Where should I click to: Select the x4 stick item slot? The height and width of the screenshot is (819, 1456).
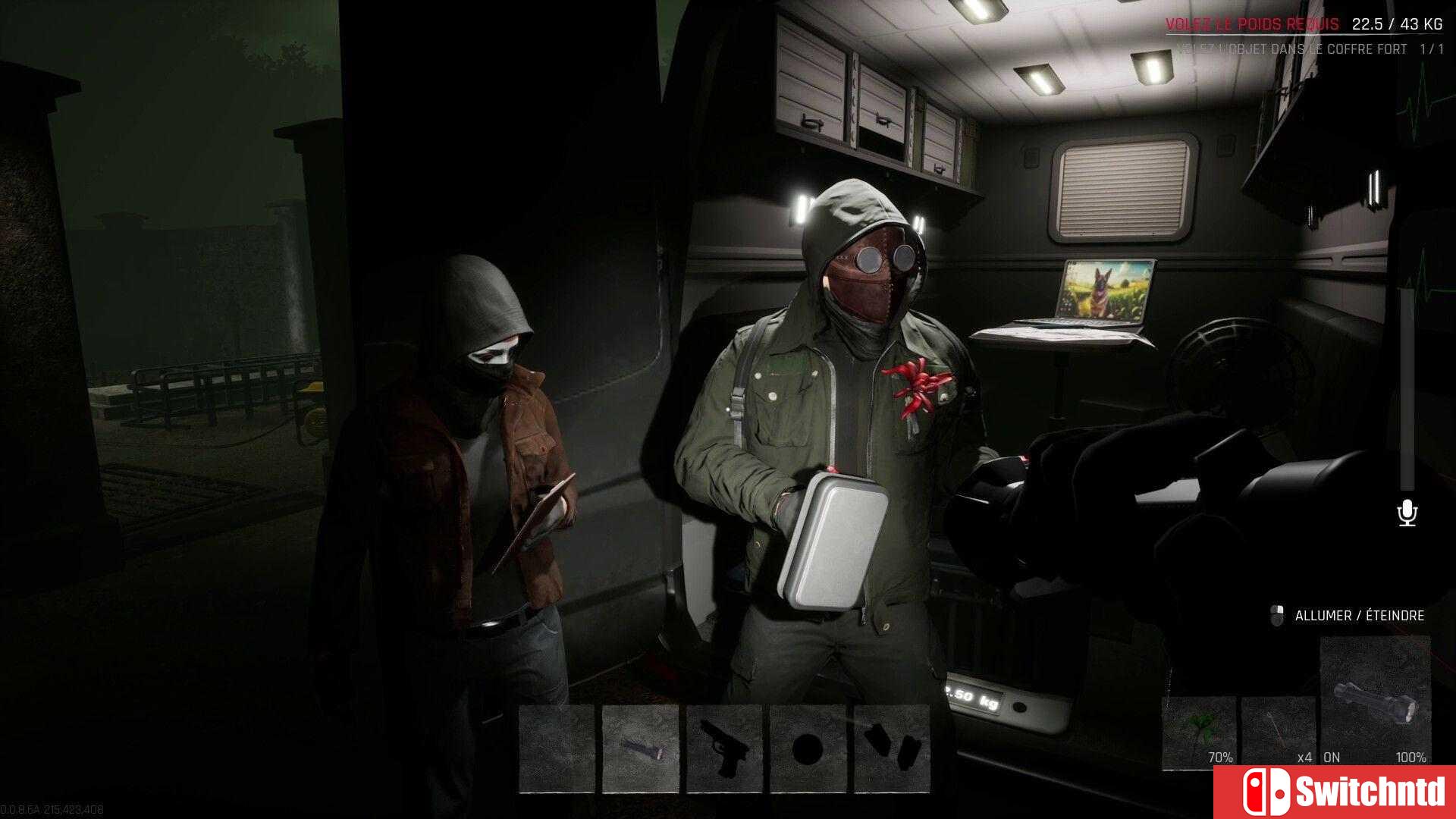click(x=1279, y=732)
